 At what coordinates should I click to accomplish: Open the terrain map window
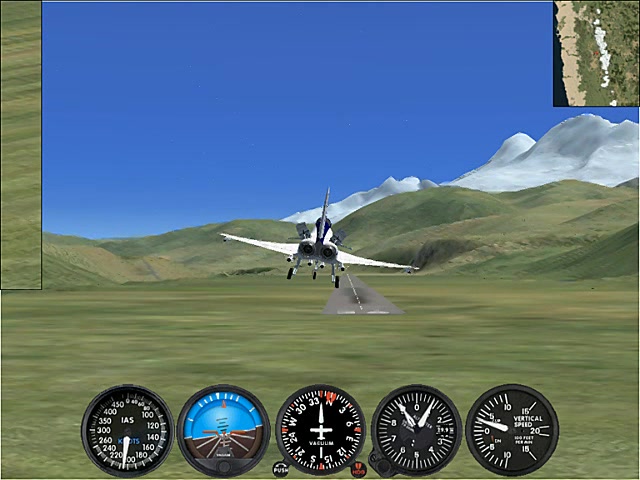596,53
